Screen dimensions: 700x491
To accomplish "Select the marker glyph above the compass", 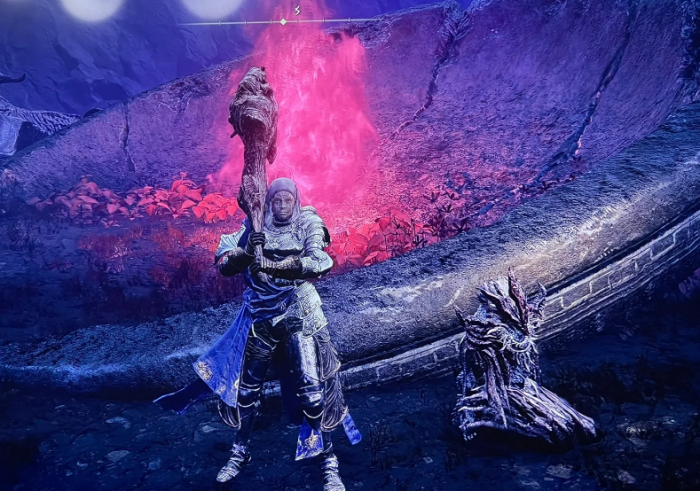I will (296, 10).
